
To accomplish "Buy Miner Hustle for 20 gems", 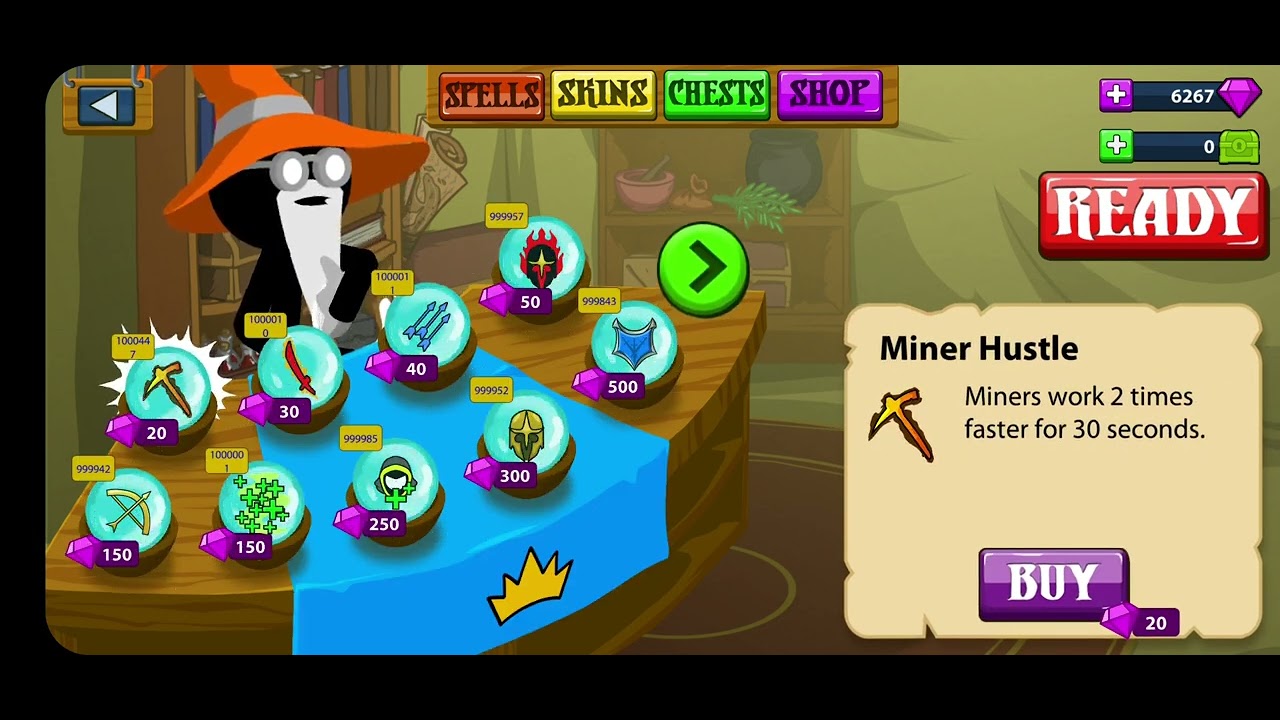I will [x=1053, y=583].
